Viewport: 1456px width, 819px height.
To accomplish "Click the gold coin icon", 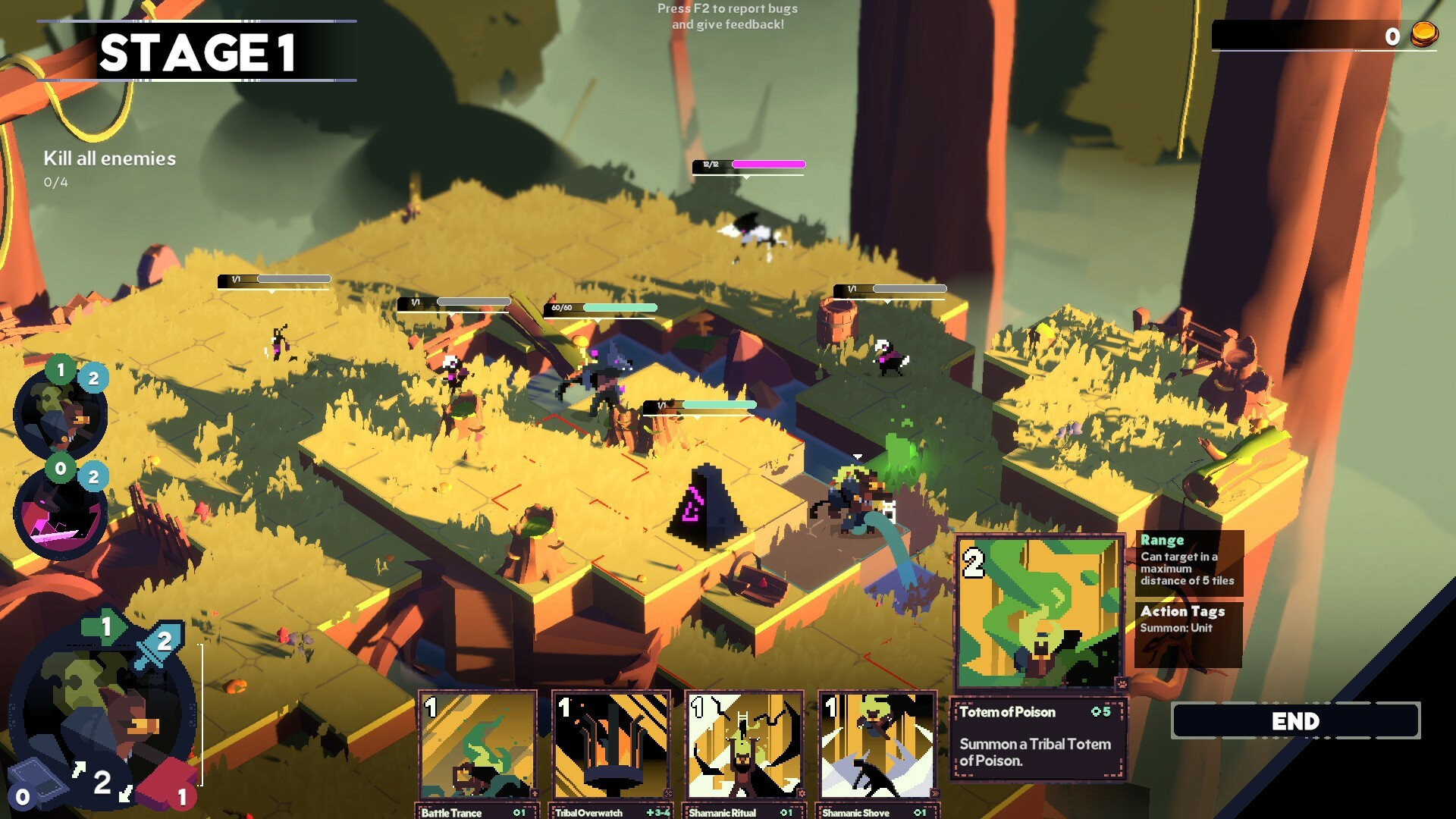I will pyautogui.click(x=1423, y=35).
